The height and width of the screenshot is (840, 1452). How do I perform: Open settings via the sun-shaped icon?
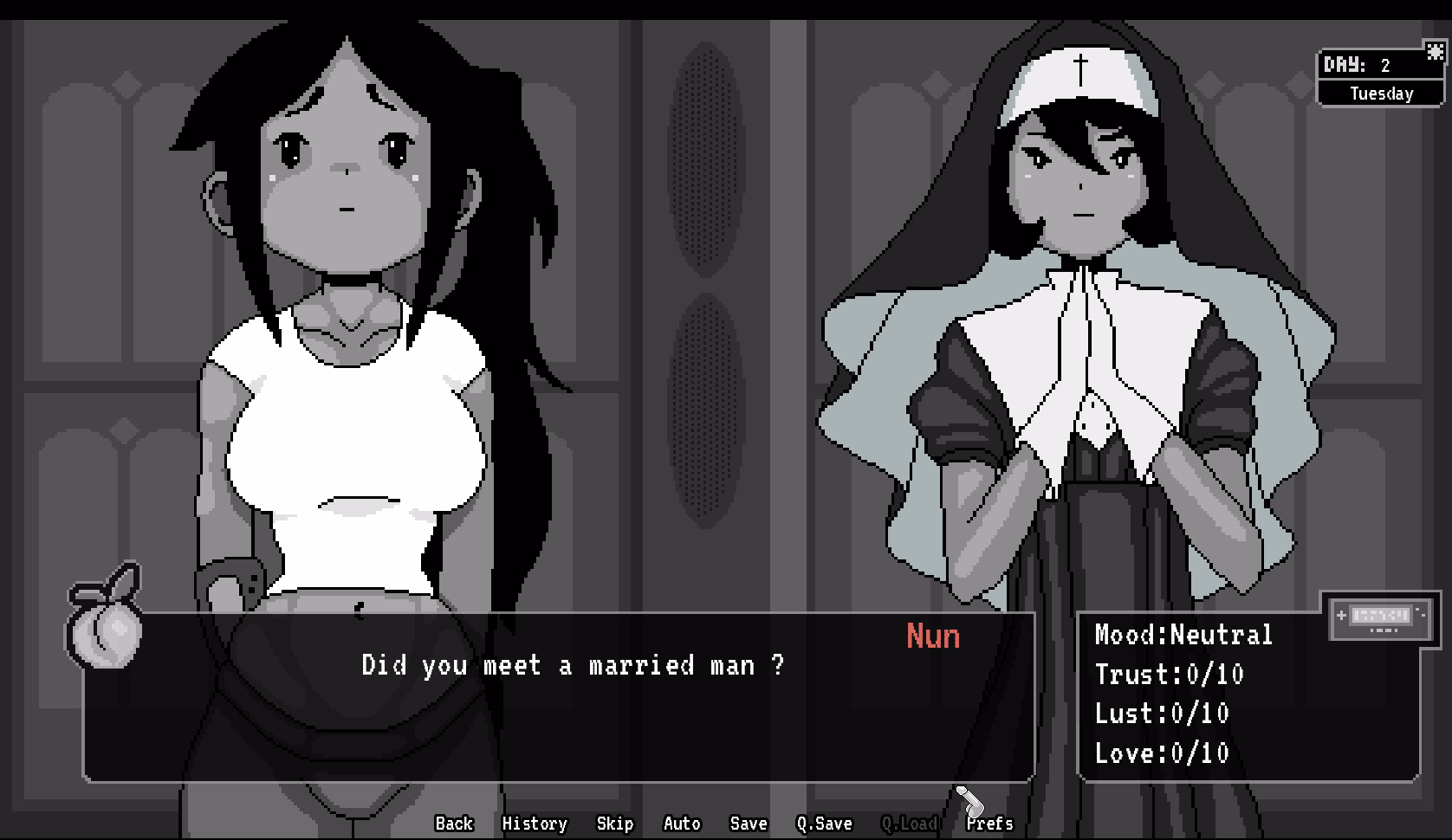click(x=1434, y=54)
